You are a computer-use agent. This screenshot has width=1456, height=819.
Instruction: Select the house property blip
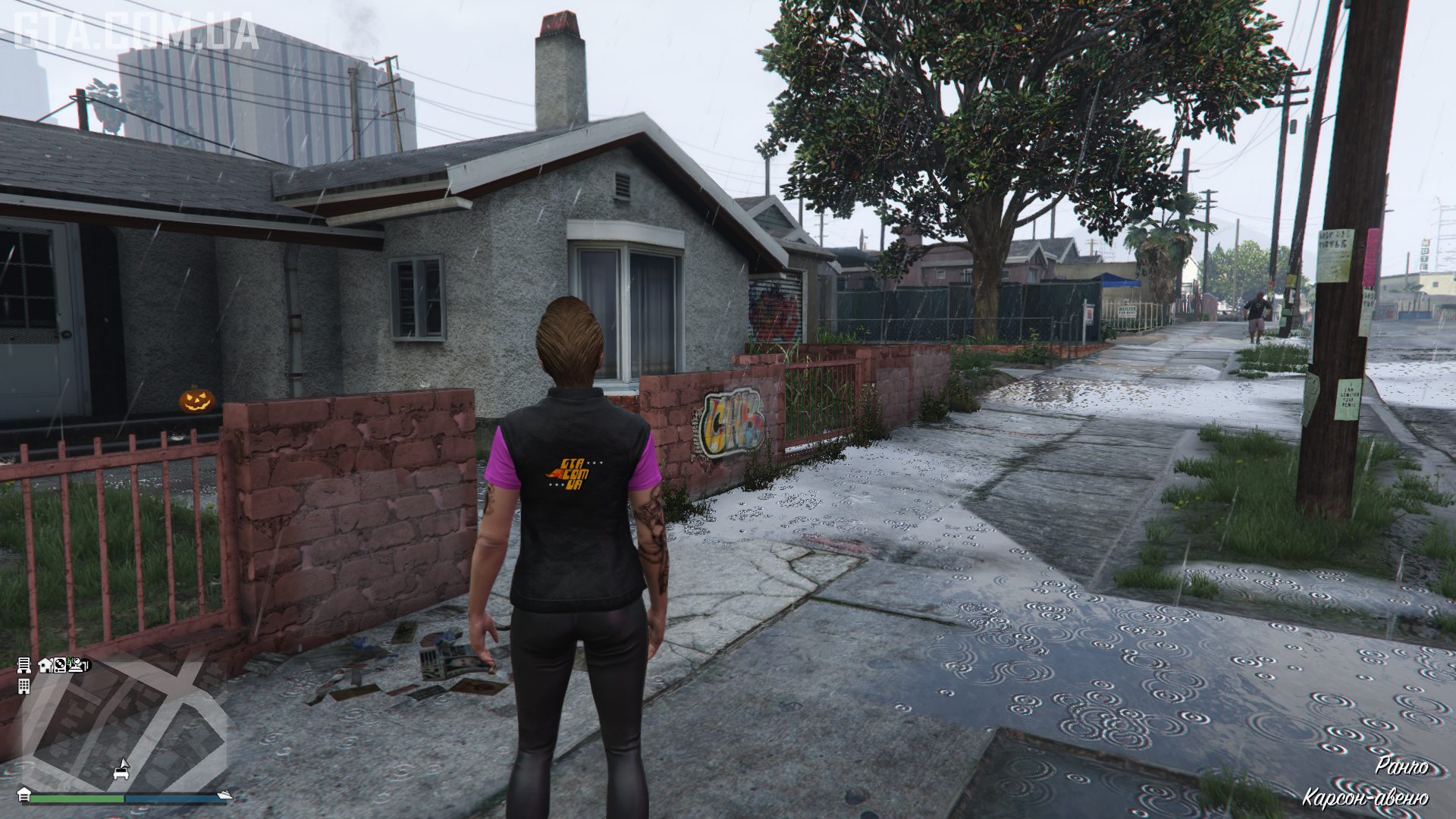45,665
